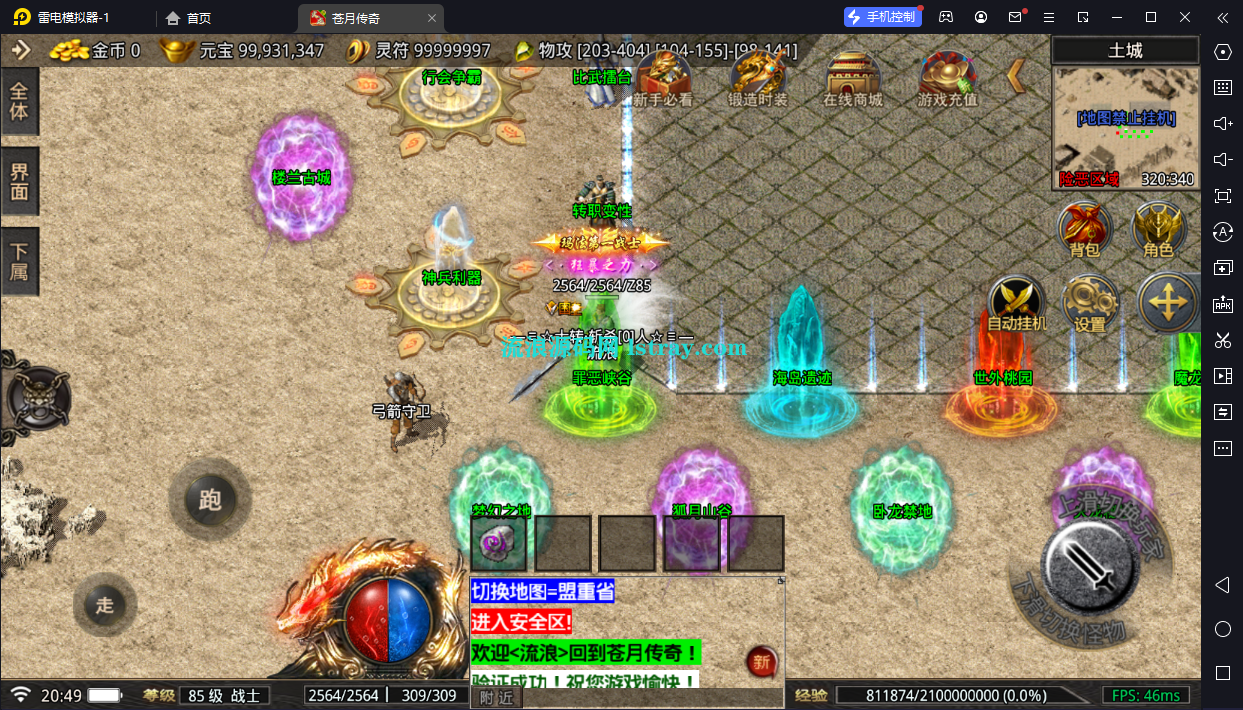Open the 角色 character sheet
Screen dimensions: 1243x710
[x=1158, y=229]
